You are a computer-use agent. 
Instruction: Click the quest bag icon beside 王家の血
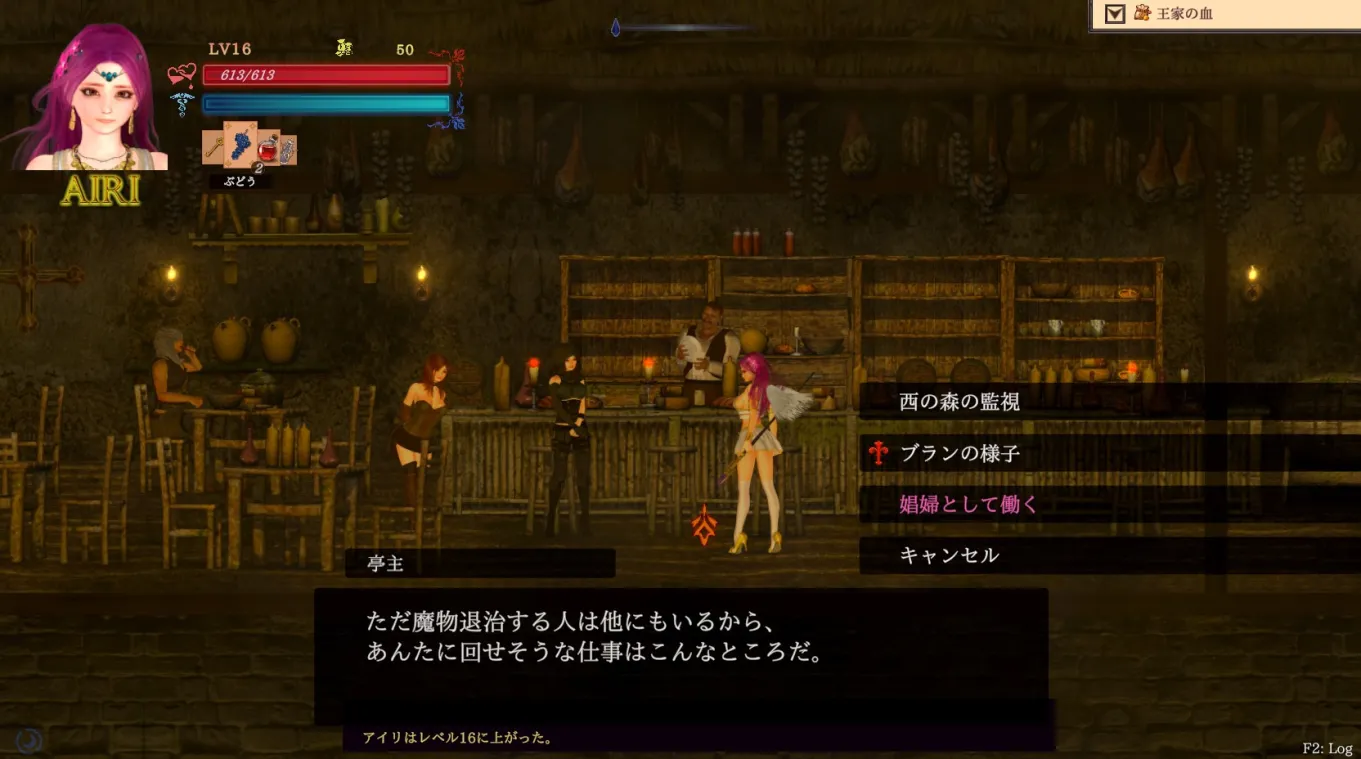pos(1143,13)
